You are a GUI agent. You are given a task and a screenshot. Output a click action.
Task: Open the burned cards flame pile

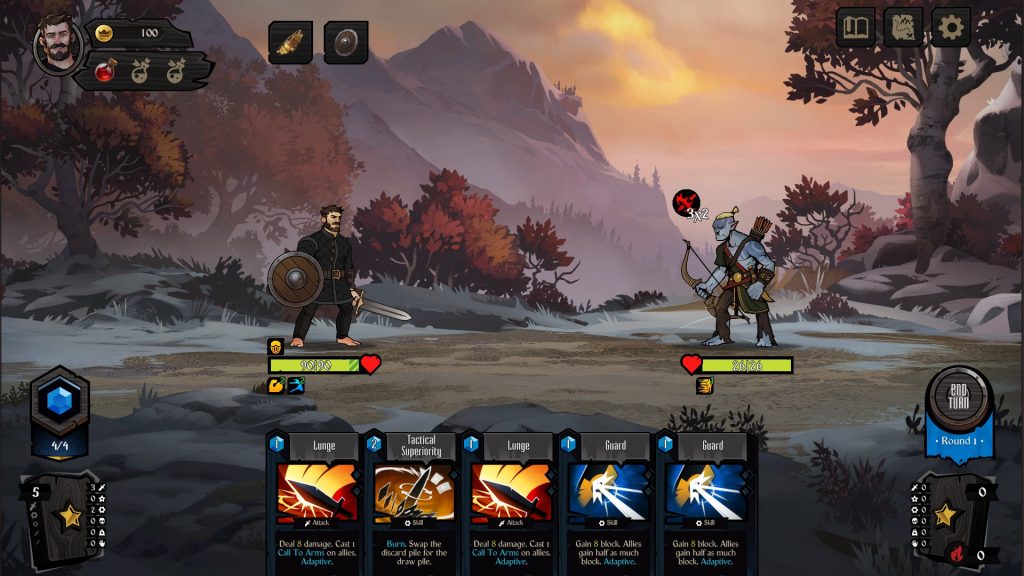[955, 554]
